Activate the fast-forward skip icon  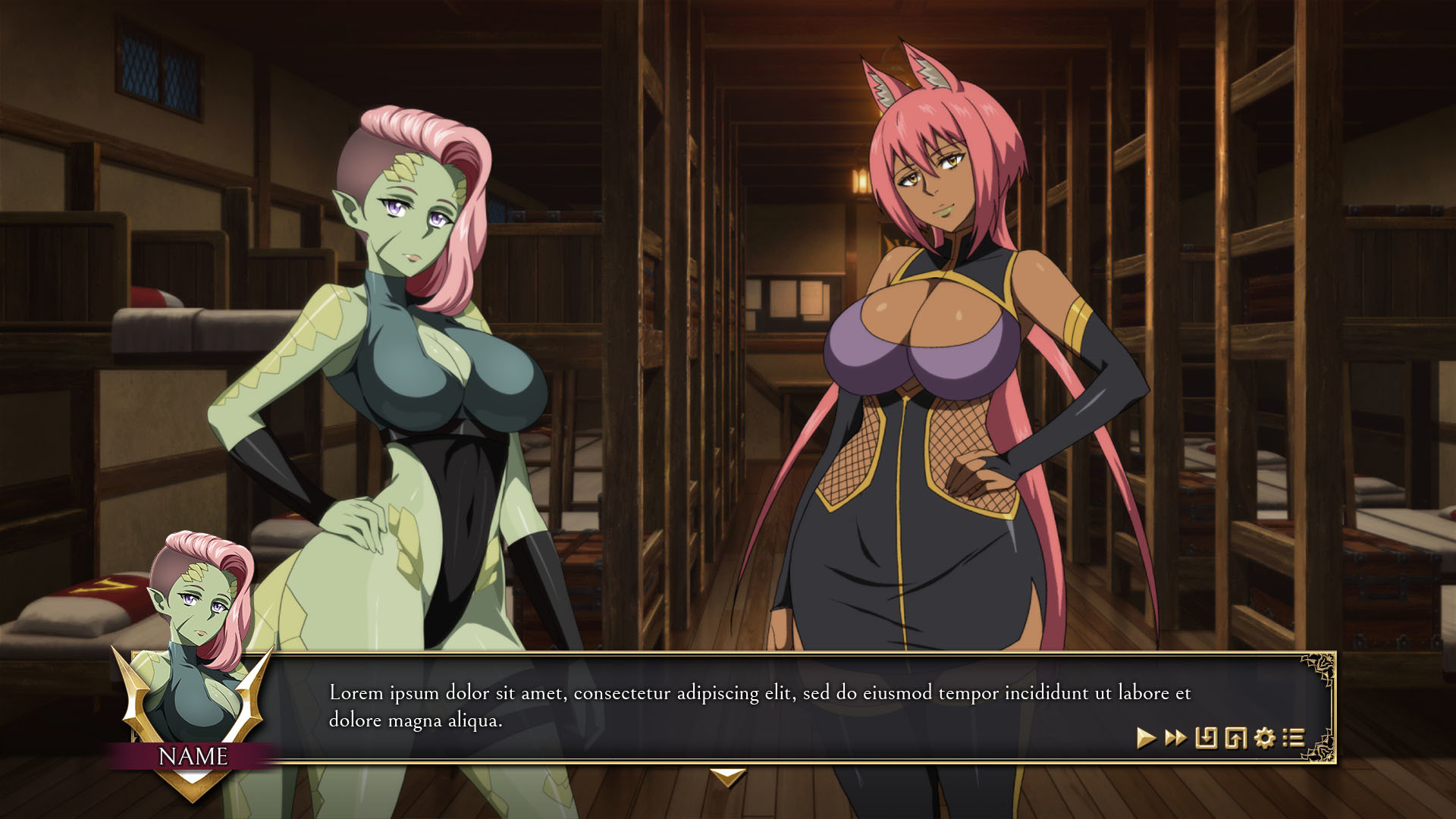(x=1175, y=738)
